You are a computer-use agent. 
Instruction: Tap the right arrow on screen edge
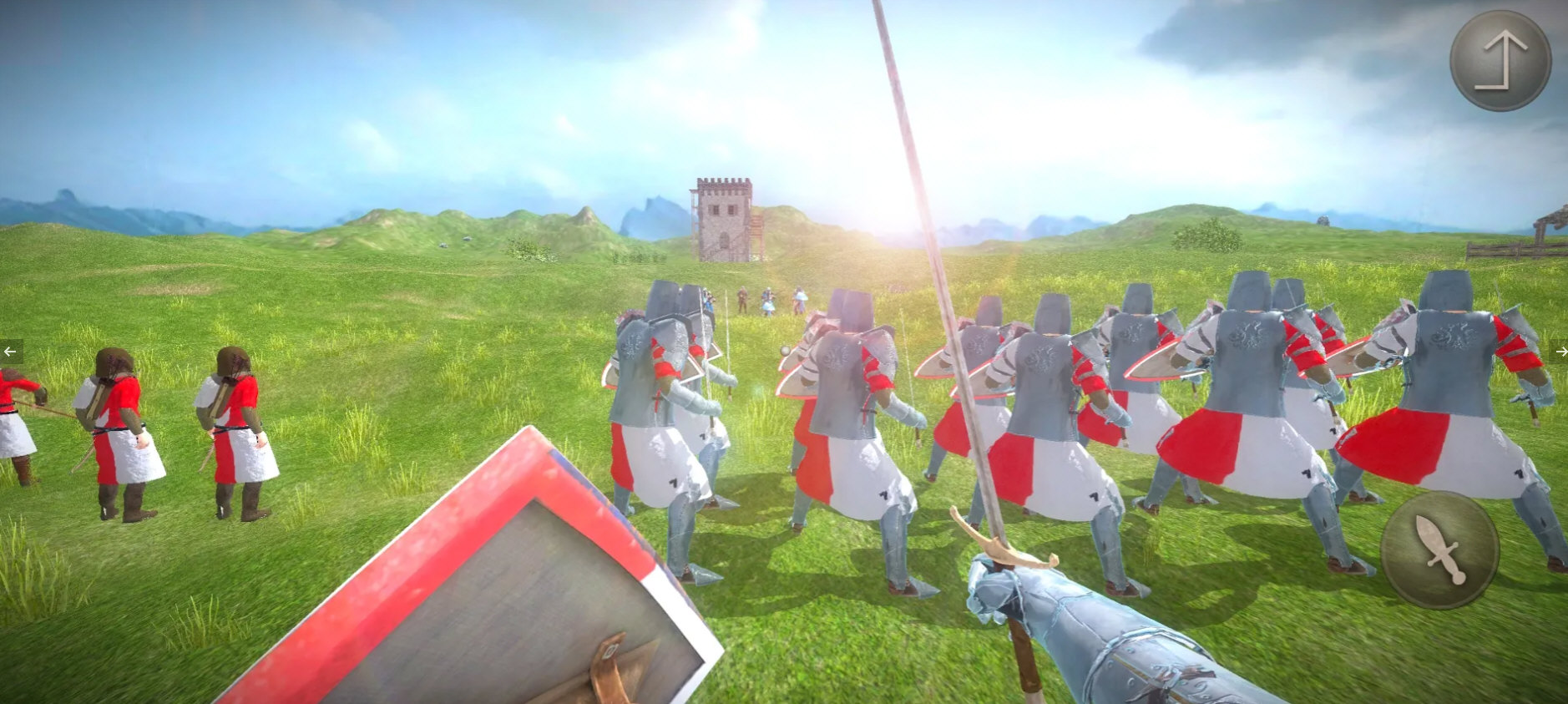(1560, 353)
